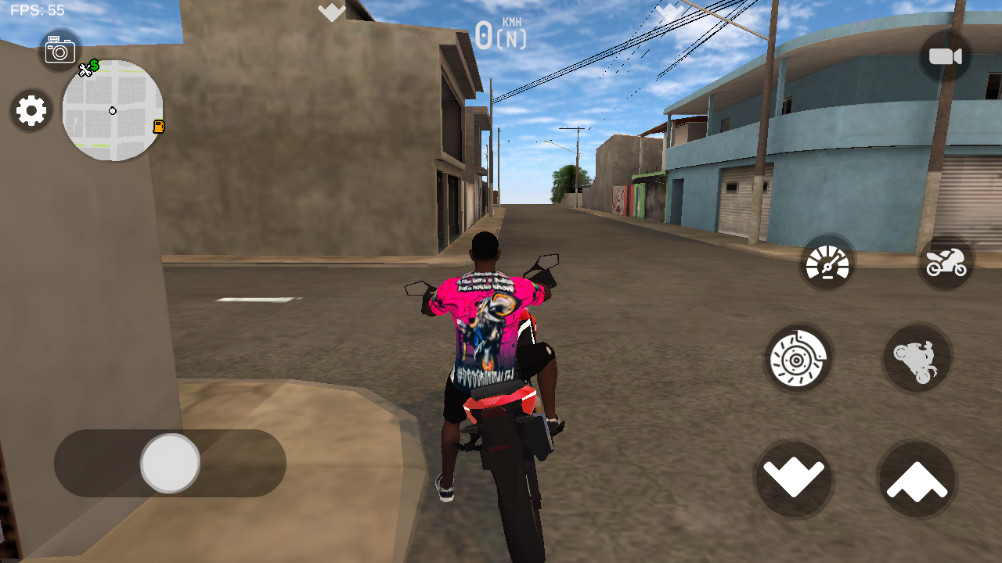Tap the speedometer gauge button
This screenshot has height=563, width=1002.
point(827,264)
